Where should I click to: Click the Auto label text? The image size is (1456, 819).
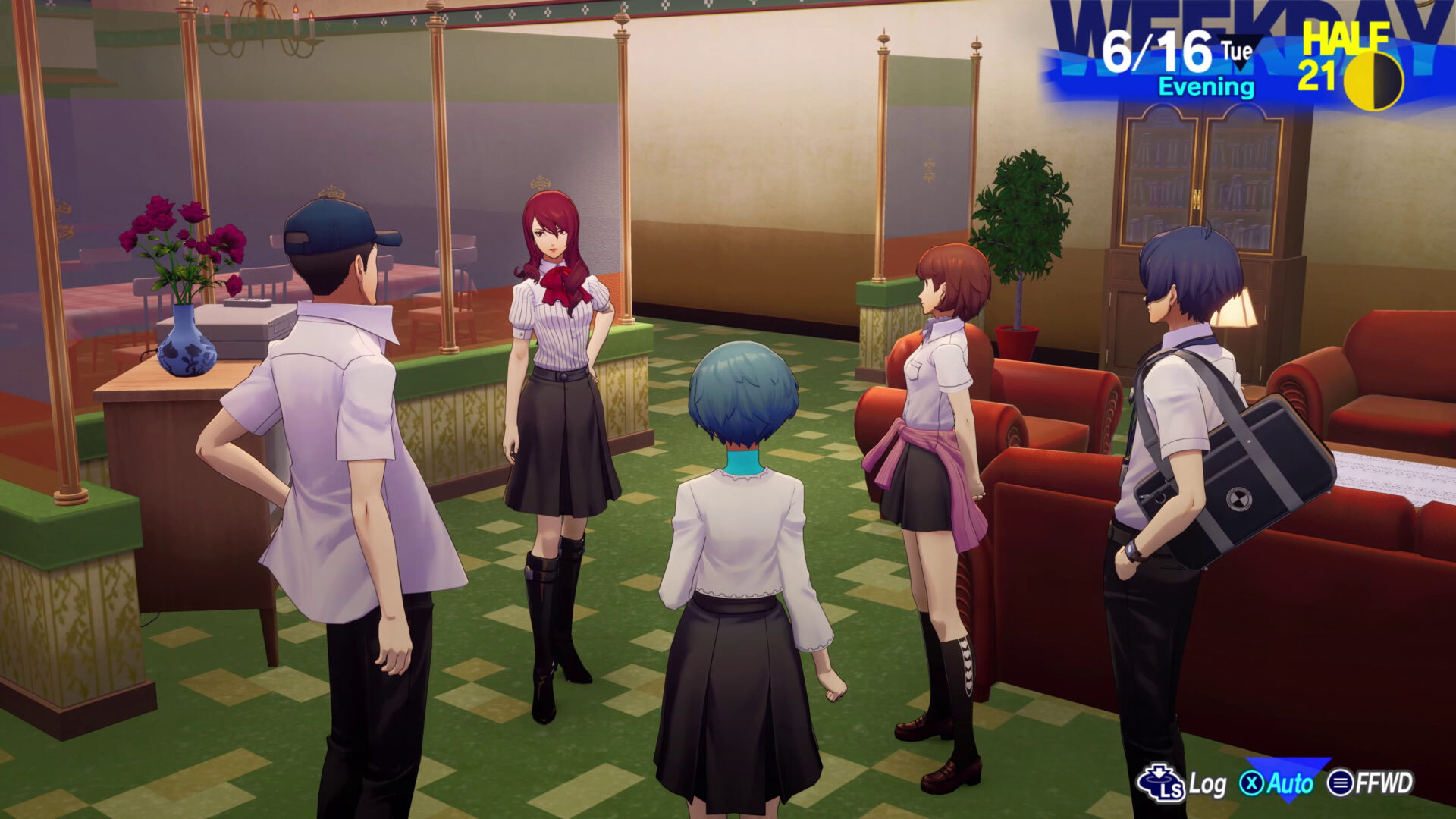click(x=1291, y=783)
